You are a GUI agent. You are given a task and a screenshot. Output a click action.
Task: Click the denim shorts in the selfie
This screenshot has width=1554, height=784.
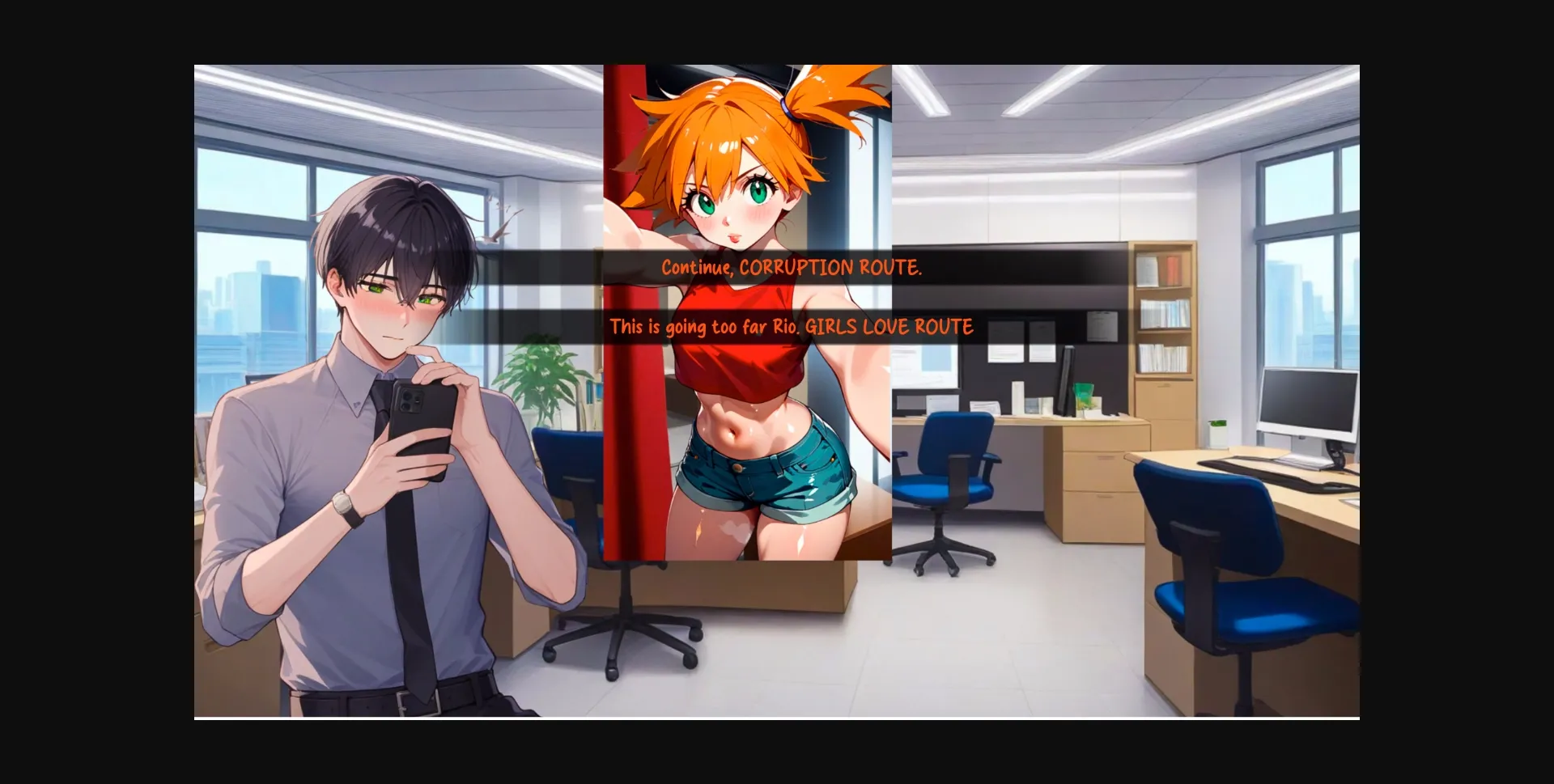(x=769, y=485)
